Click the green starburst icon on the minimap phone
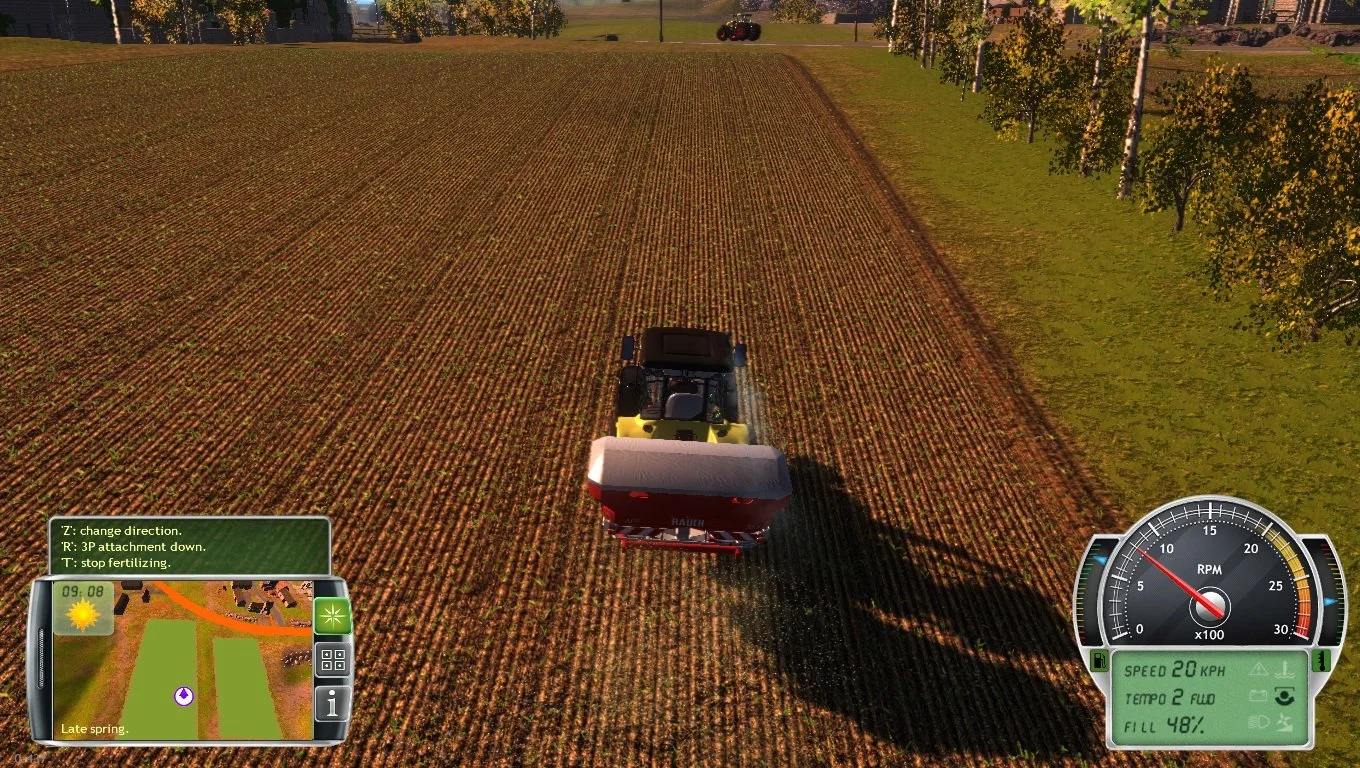 coord(333,615)
